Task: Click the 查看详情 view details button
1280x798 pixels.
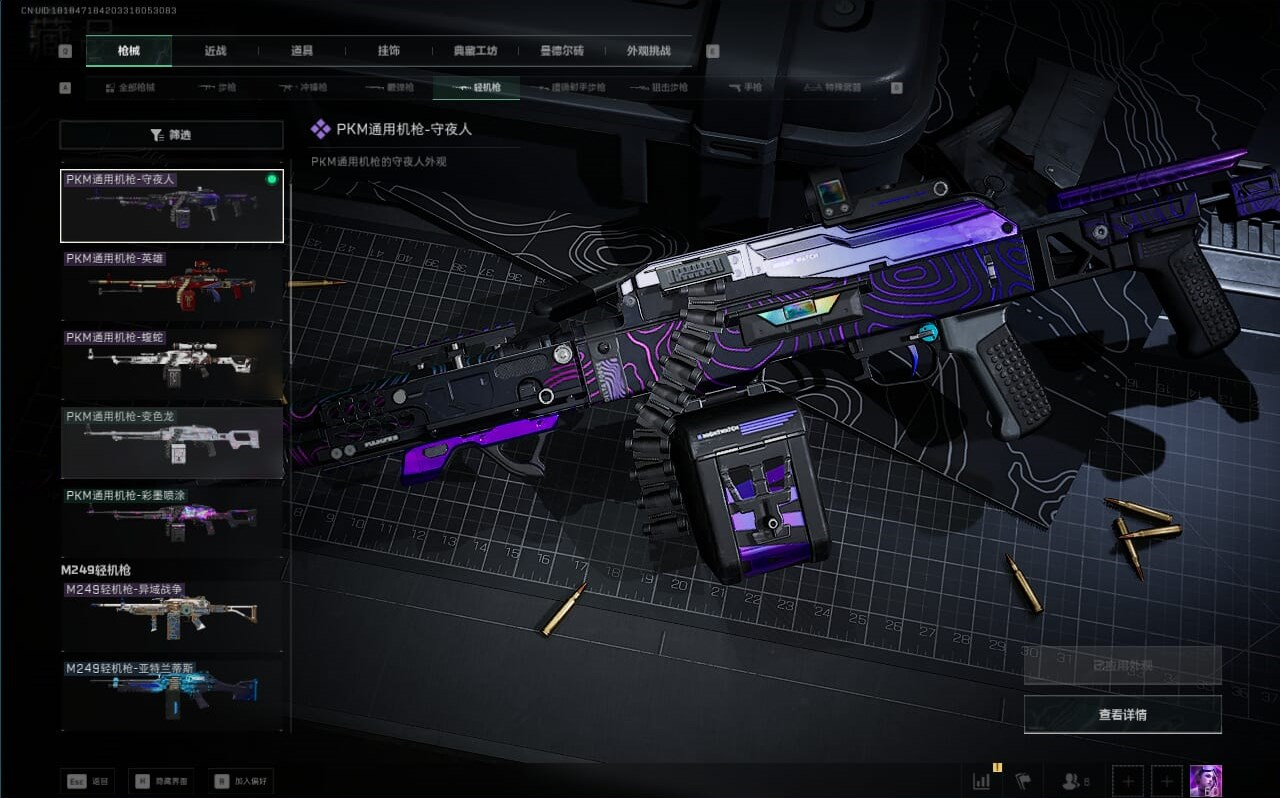Action: pos(1122,715)
